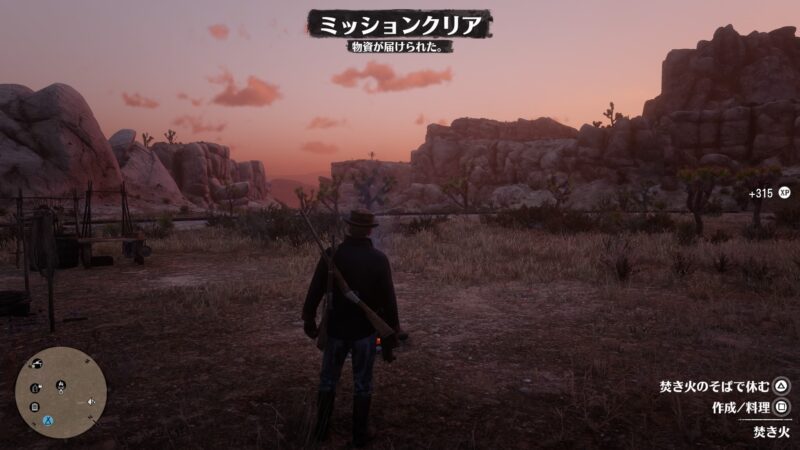Open the circular minimap
The height and width of the screenshot is (450, 800).
click(x=61, y=392)
